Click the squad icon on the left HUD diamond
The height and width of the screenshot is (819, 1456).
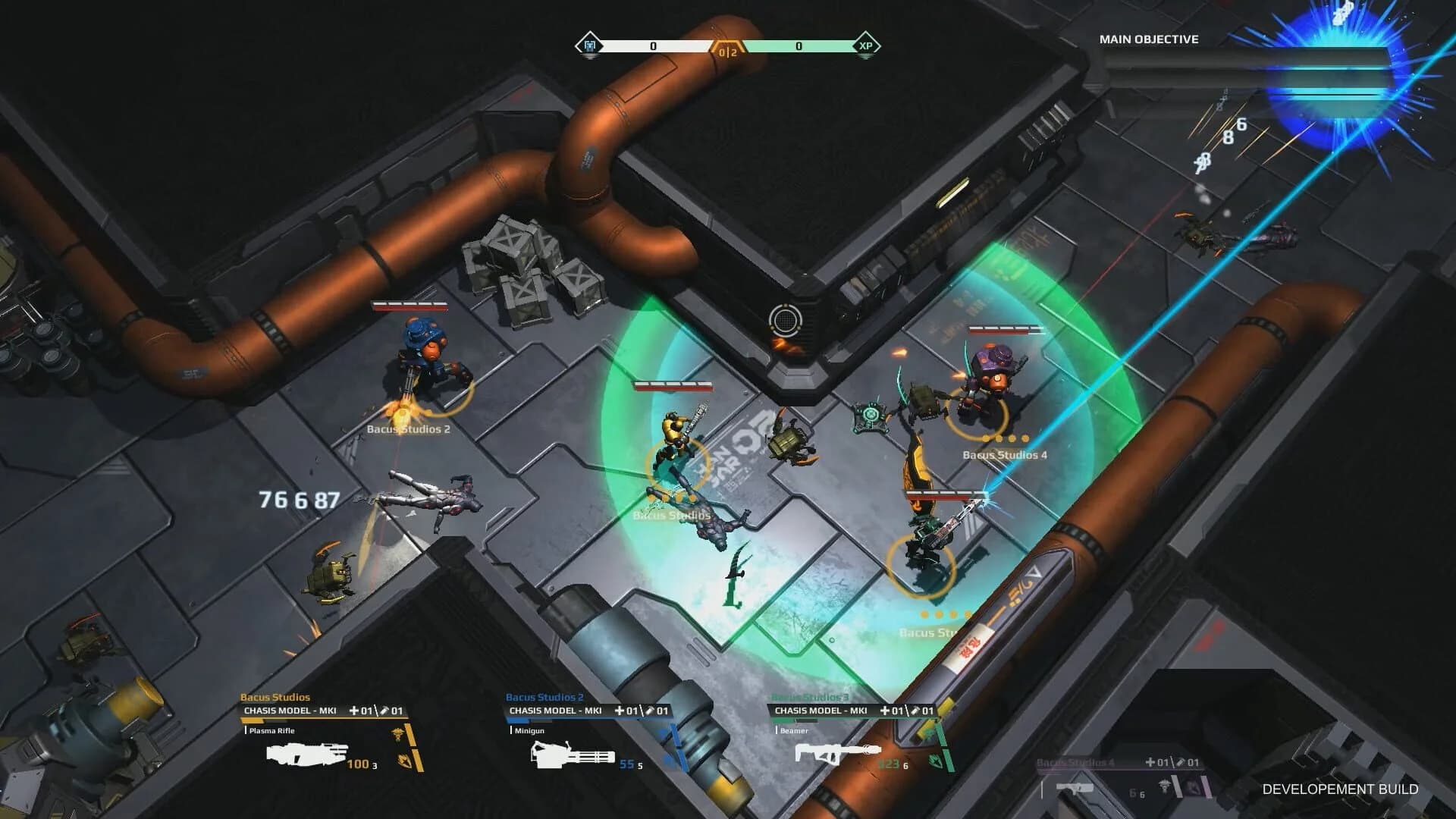[x=590, y=45]
